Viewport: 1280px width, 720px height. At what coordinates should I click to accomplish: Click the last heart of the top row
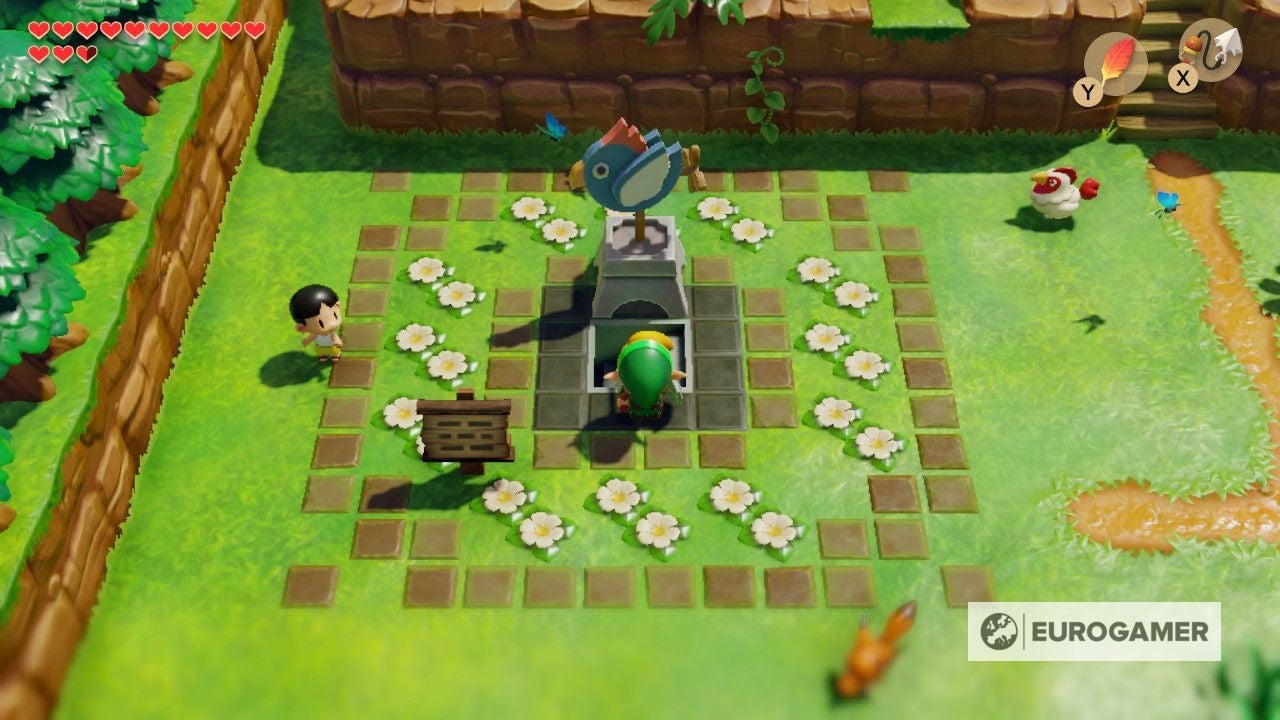pos(255,27)
